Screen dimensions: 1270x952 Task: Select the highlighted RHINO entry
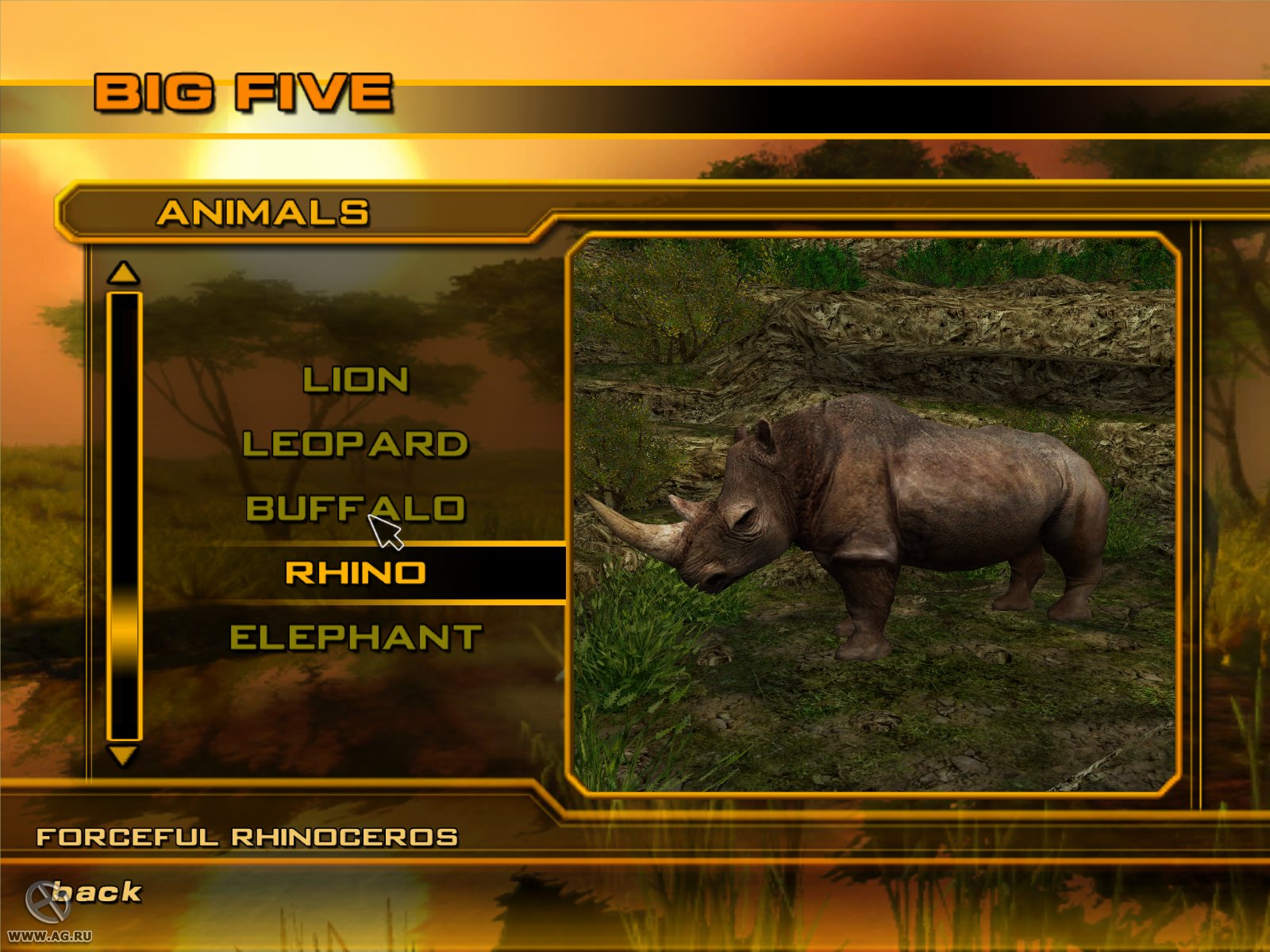point(354,571)
